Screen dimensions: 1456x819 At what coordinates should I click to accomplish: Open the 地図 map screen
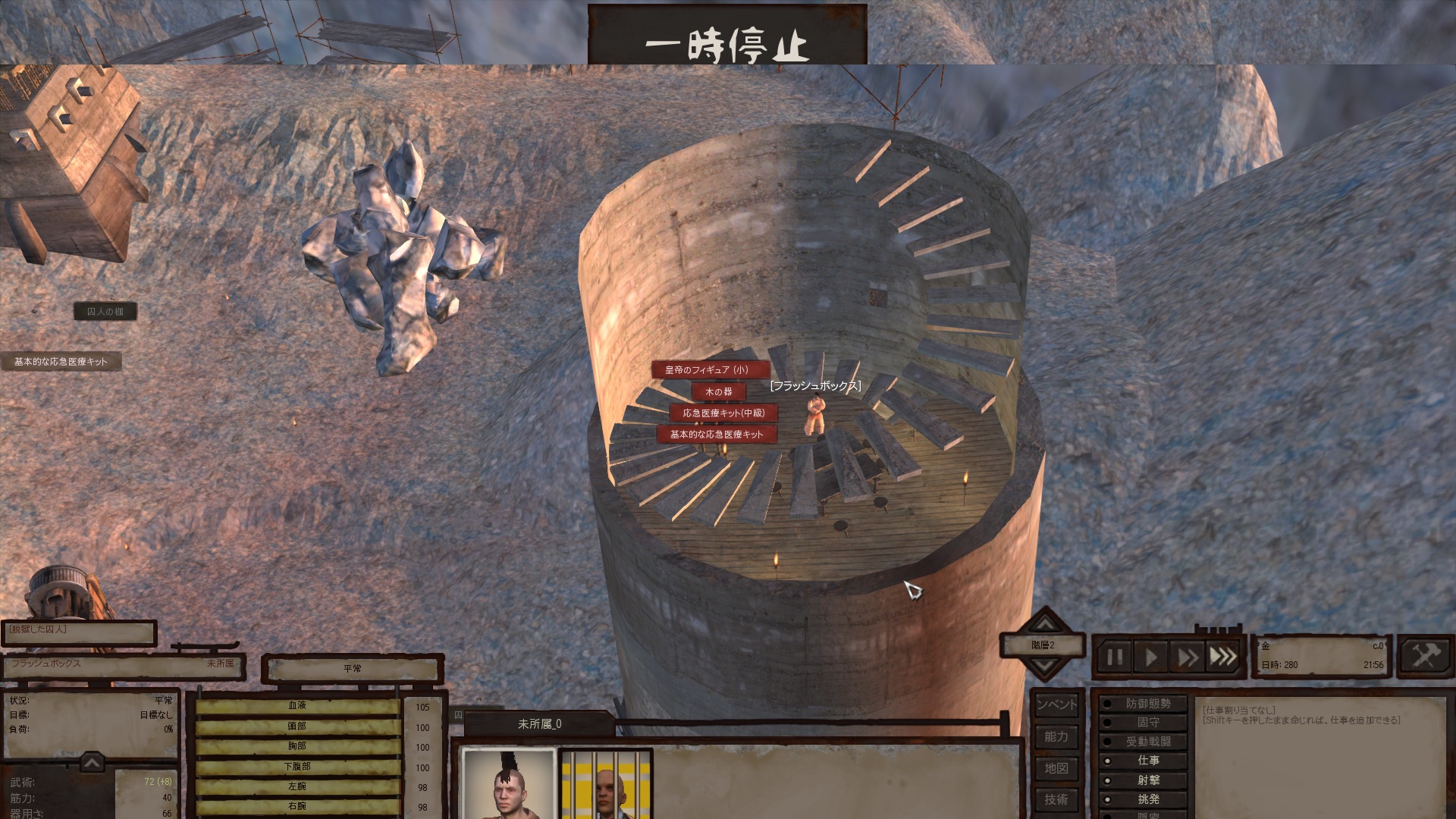click(x=1056, y=768)
